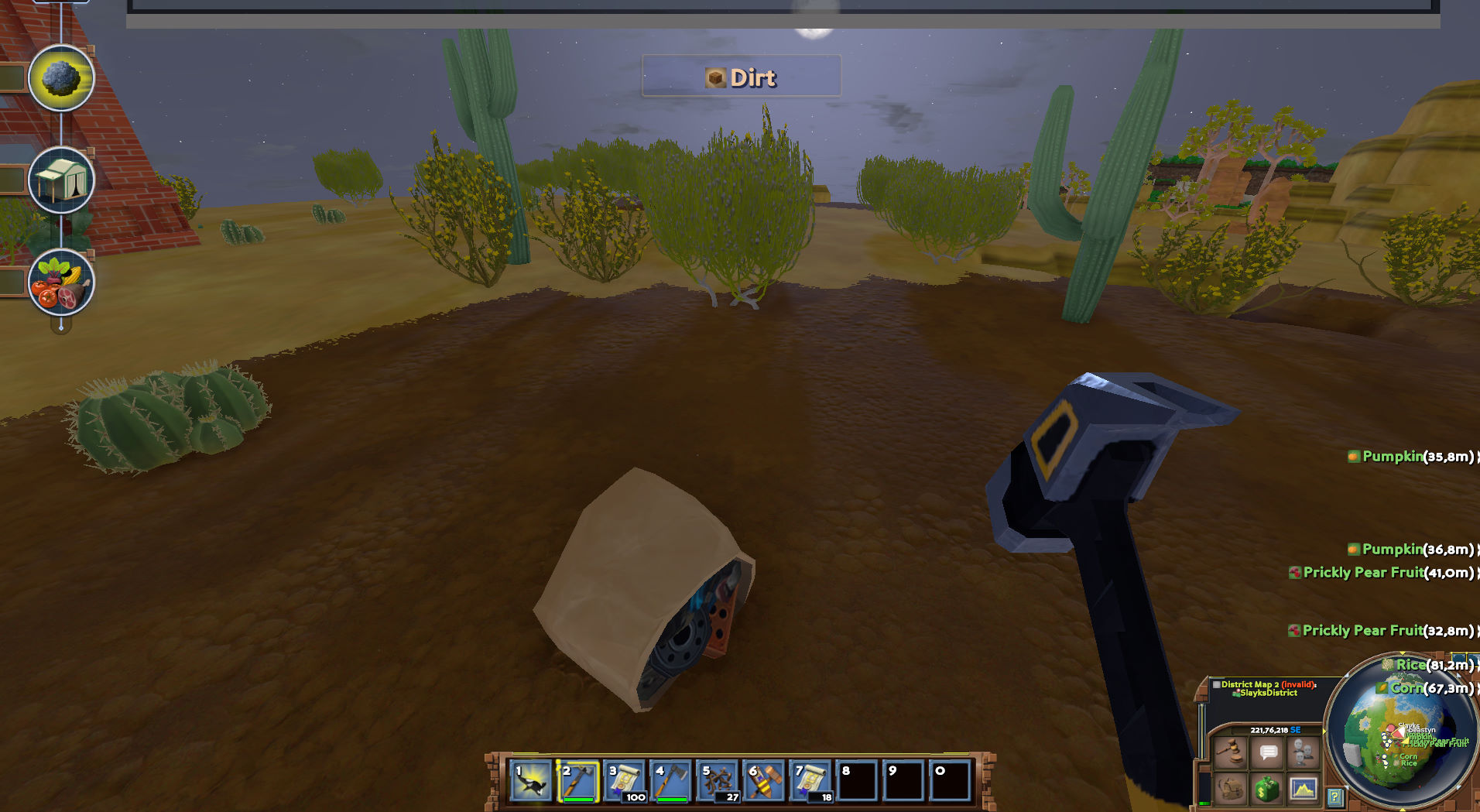Image resolution: width=1480 pixels, height=812 pixels.
Task: Open the tent housing objective icon
Action: (61, 180)
